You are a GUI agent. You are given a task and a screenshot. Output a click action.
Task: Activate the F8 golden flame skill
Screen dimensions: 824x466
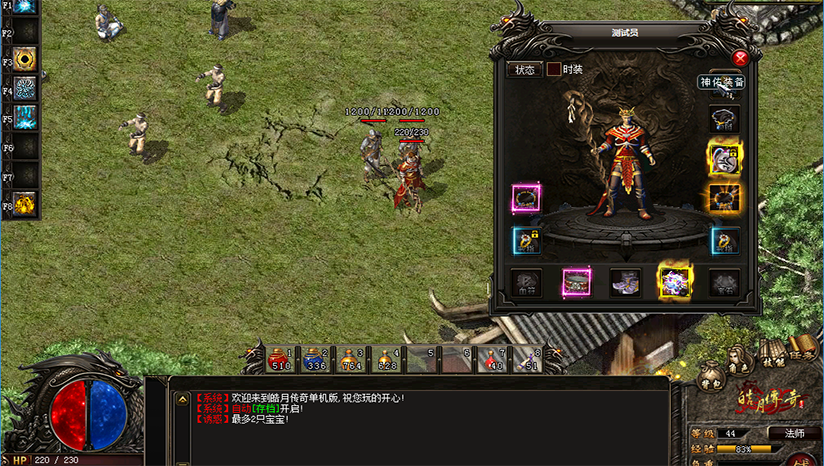24,203
